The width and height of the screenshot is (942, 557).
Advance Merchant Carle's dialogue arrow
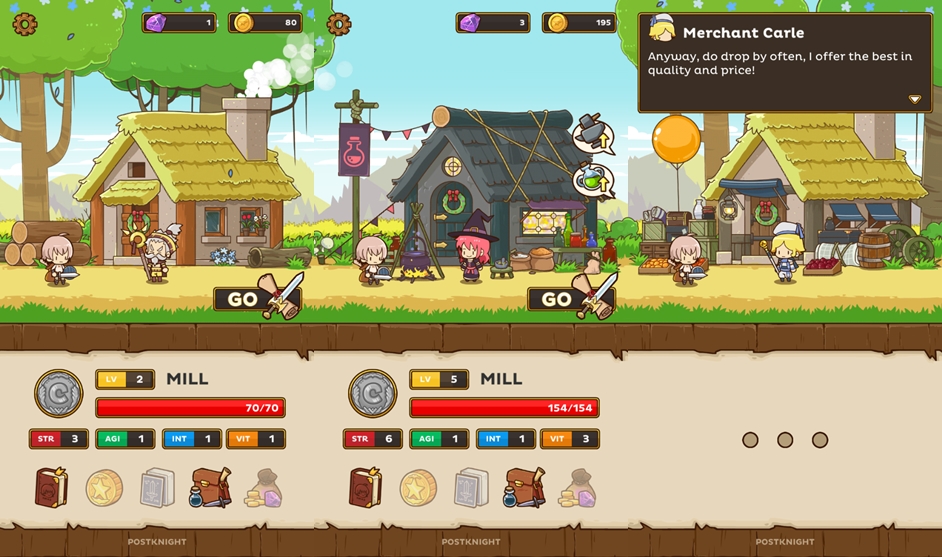pyautogui.click(x=914, y=100)
